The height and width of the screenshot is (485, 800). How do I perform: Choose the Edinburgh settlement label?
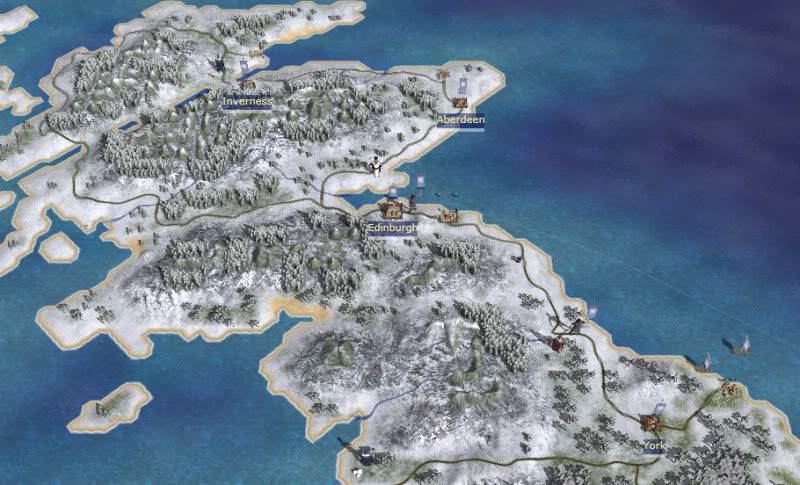(391, 228)
